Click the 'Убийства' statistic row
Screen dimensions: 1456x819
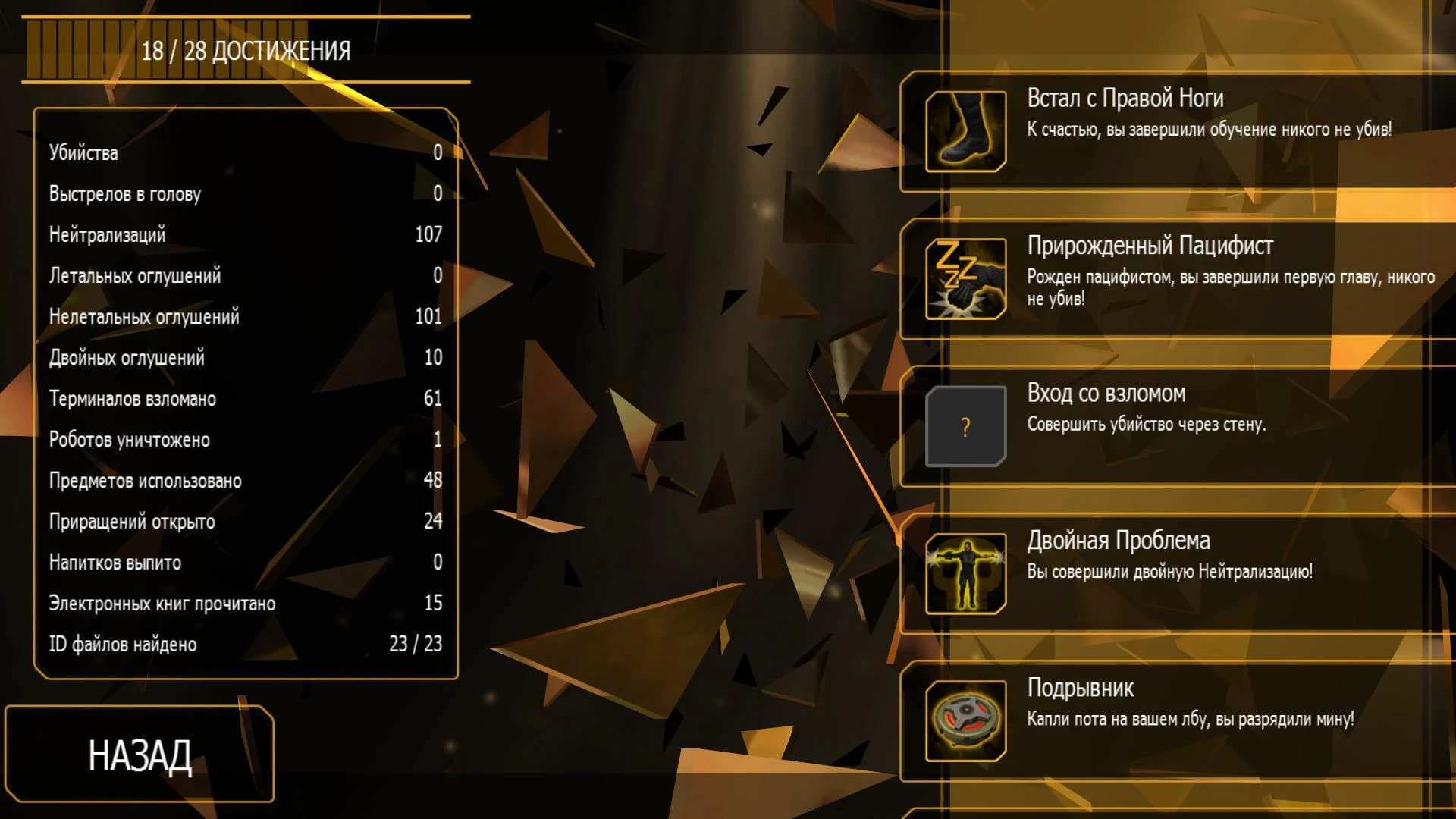click(243, 152)
